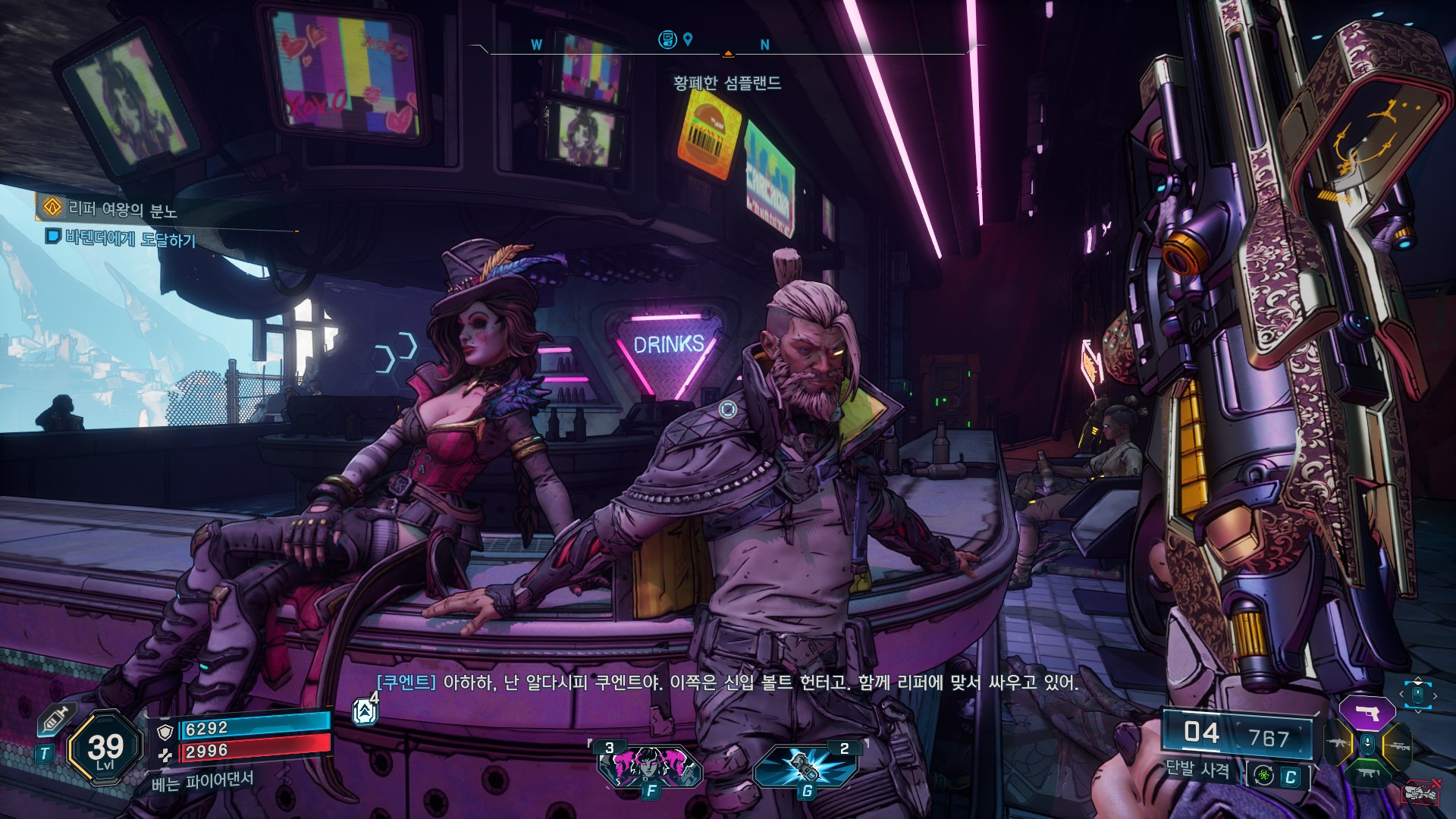Switch to the assault rifle weapon slot
Viewport: 1456px width, 819px height.
pos(1338,744)
